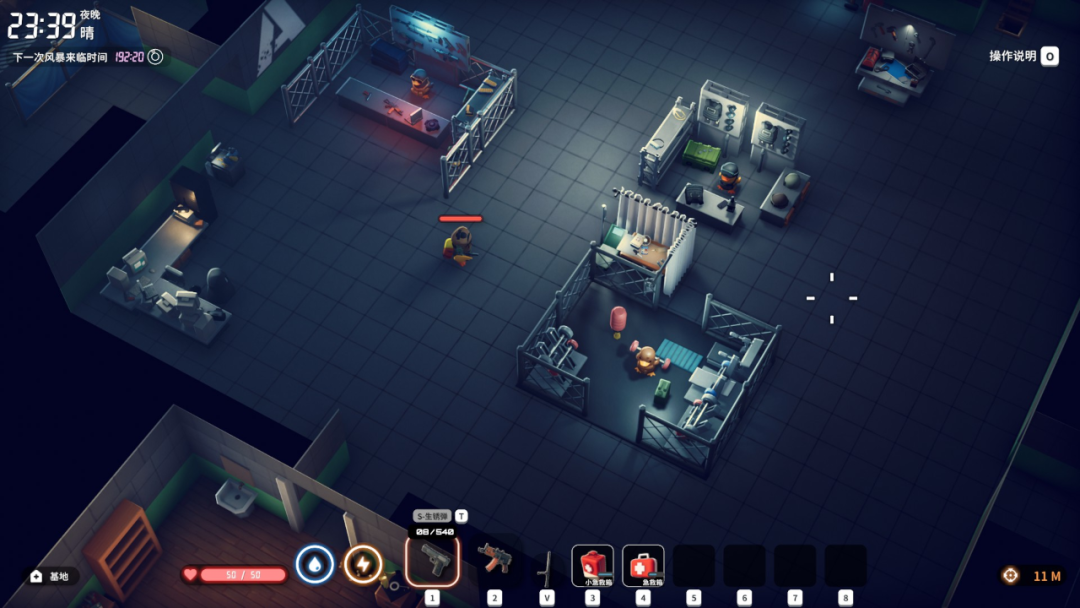Click the water droplet hydration icon
The image size is (1080, 608).
pyautogui.click(x=314, y=565)
